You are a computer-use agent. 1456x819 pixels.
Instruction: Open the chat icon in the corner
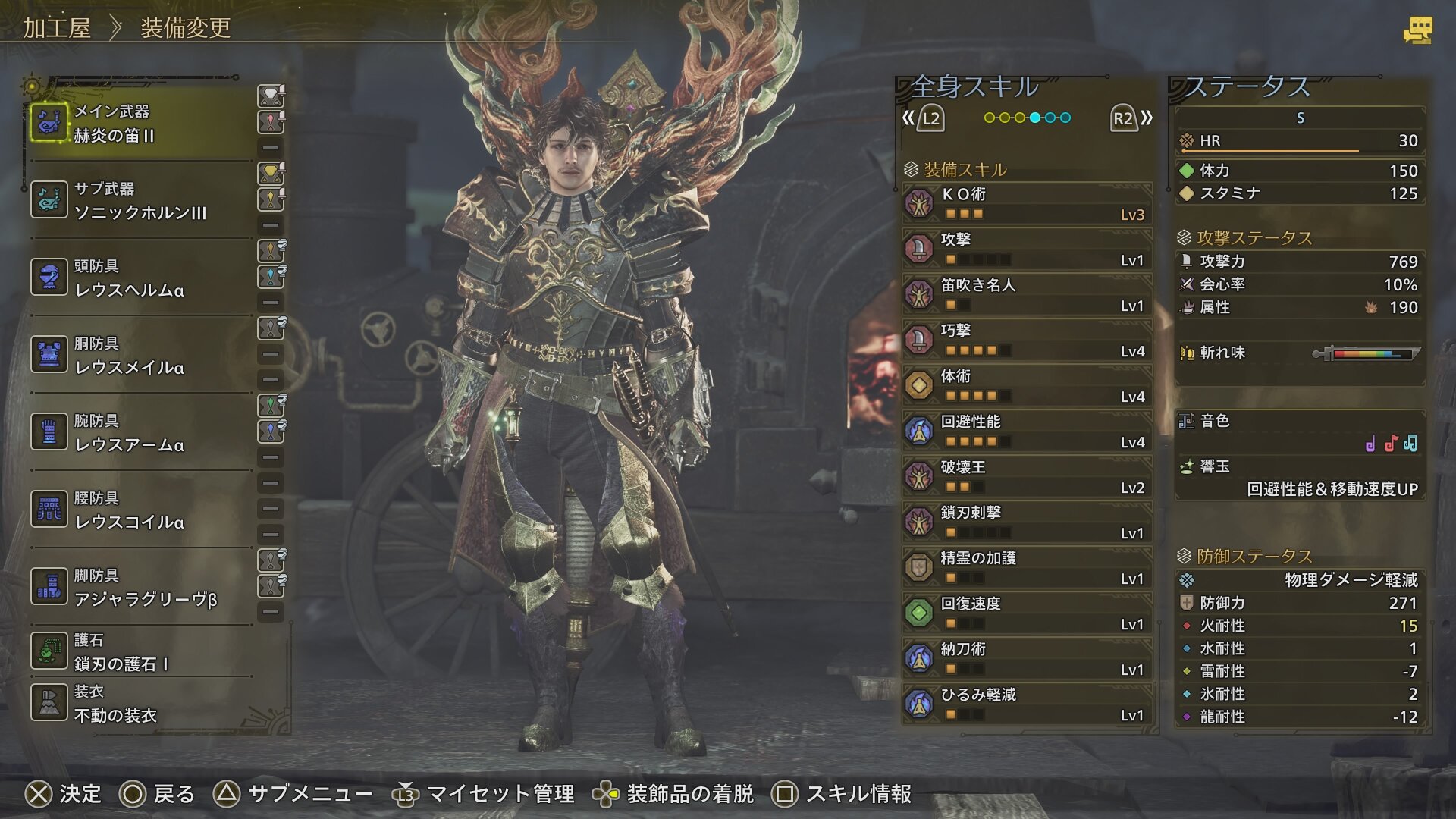coord(1417,30)
